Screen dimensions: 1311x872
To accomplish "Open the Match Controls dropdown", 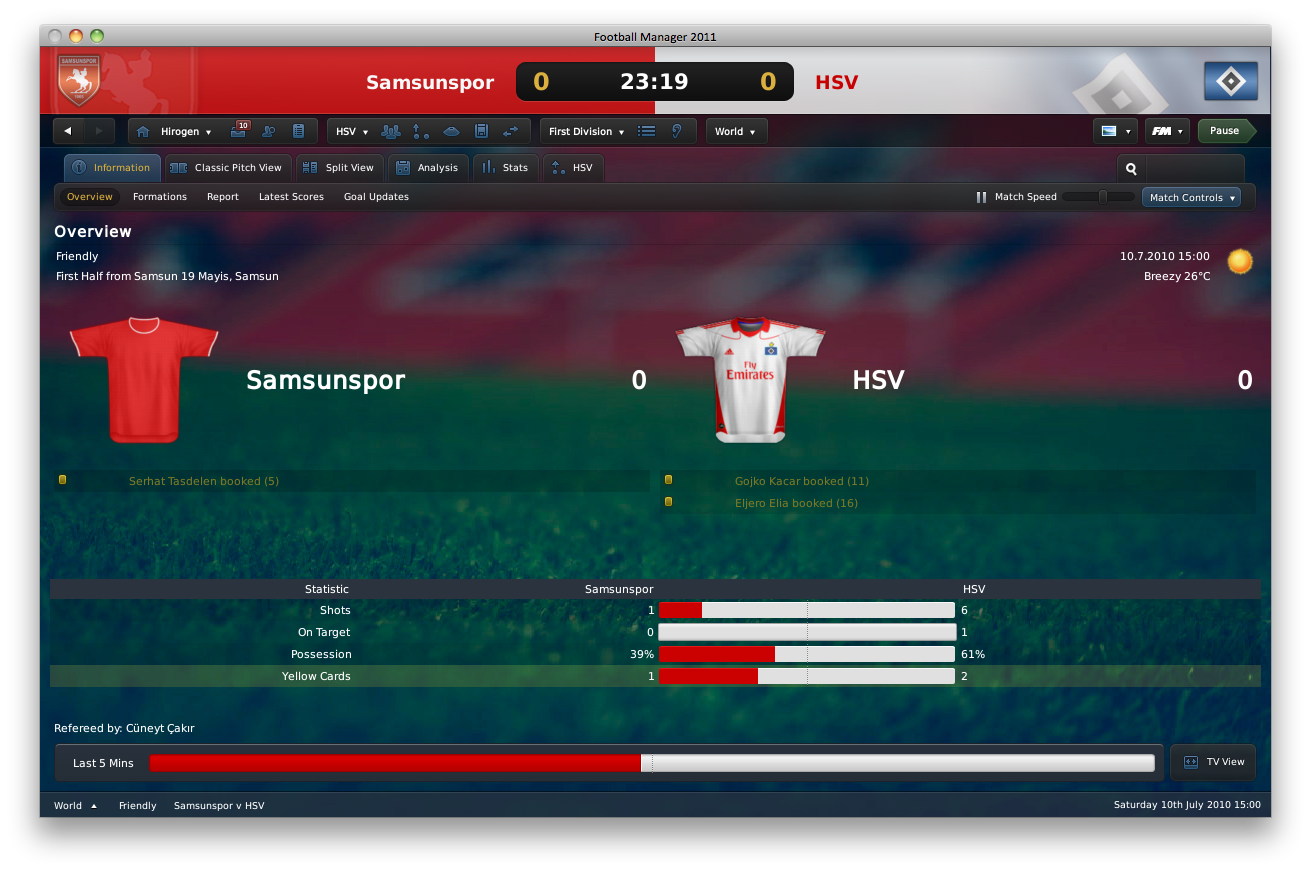I will coord(1191,198).
